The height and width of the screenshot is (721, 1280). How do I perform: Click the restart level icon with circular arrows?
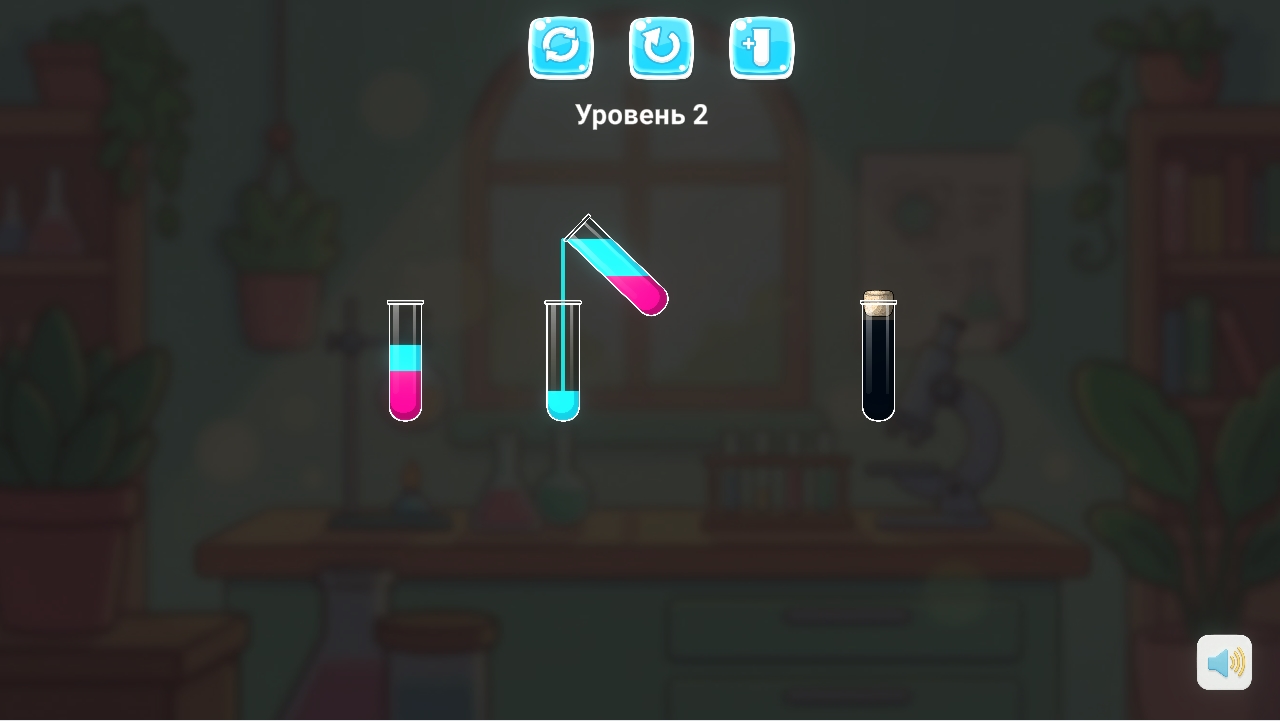(560, 47)
